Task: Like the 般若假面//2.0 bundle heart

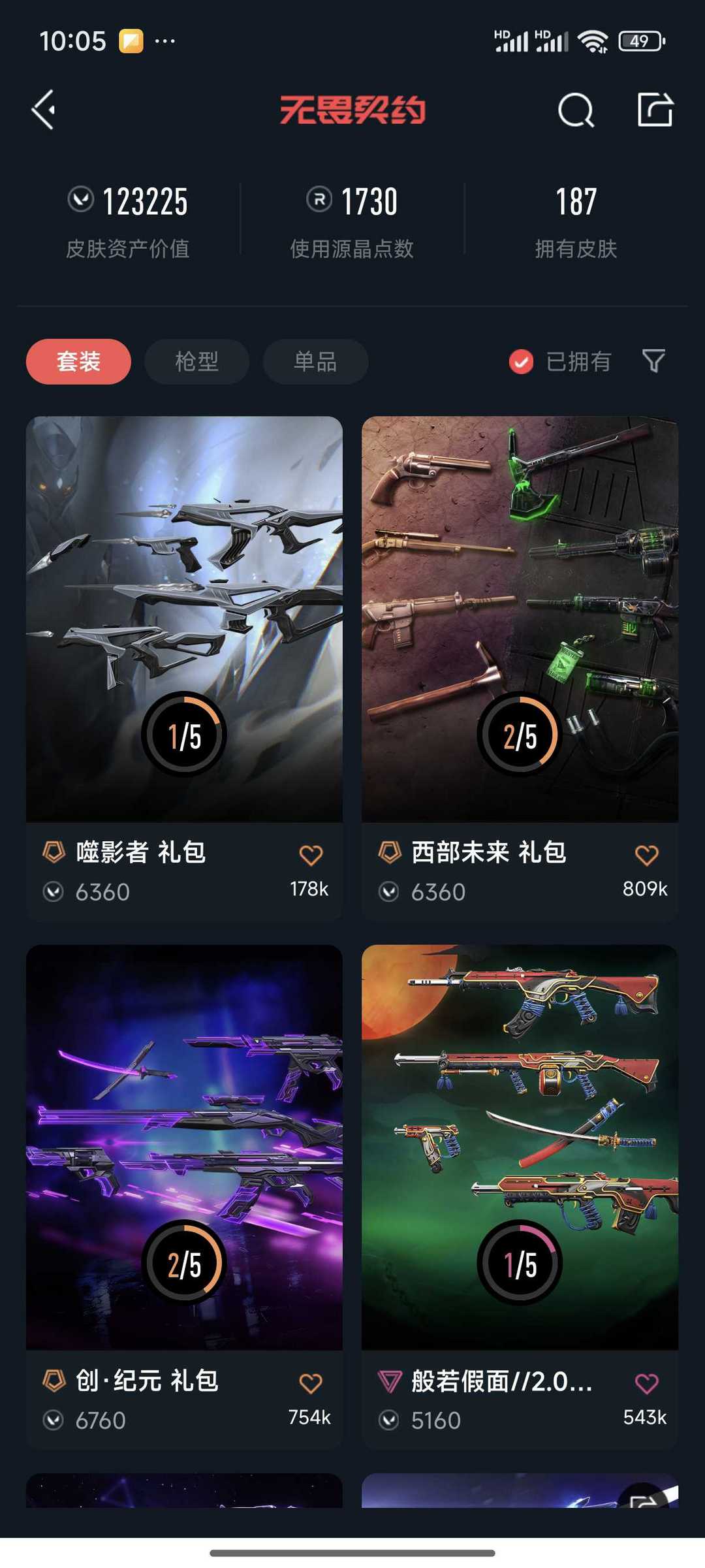Action: [x=646, y=1383]
